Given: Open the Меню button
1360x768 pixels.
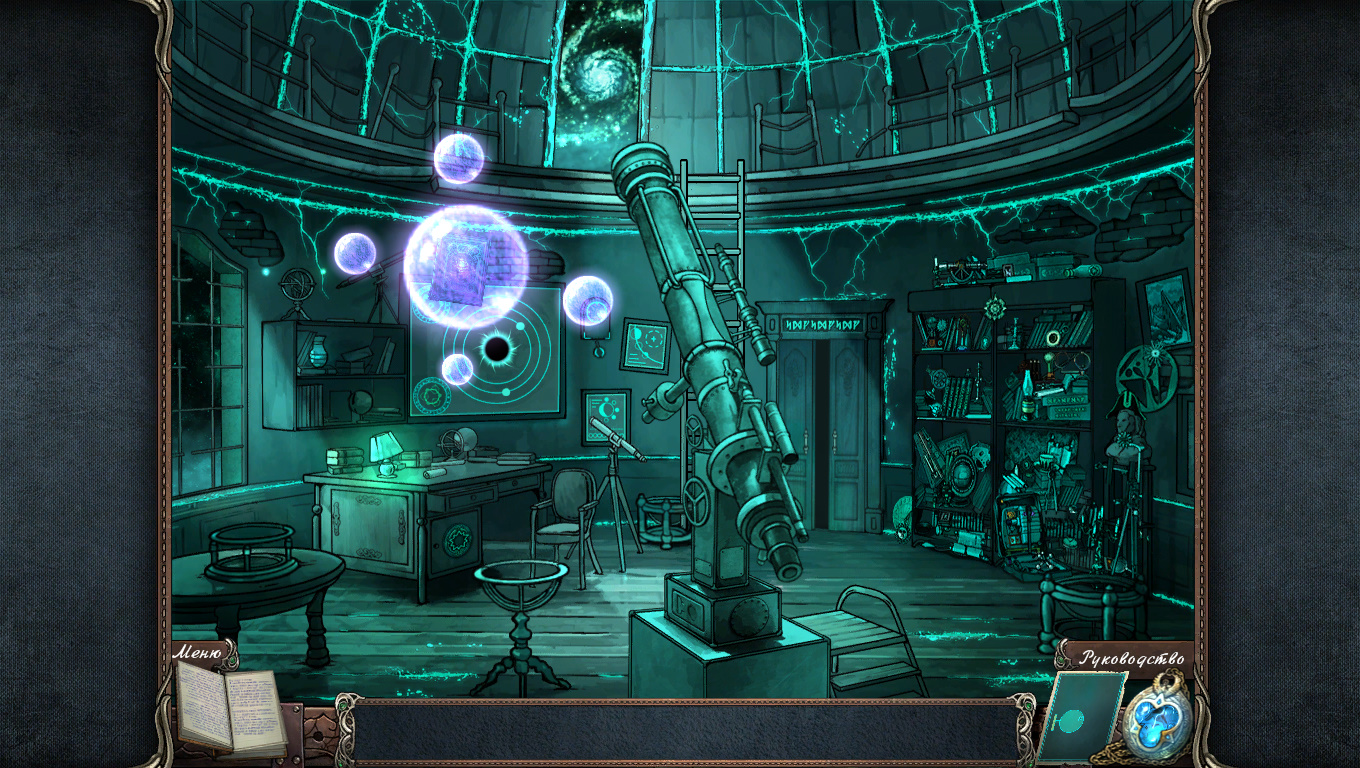Looking at the screenshot, I should pyautogui.click(x=198, y=653).
